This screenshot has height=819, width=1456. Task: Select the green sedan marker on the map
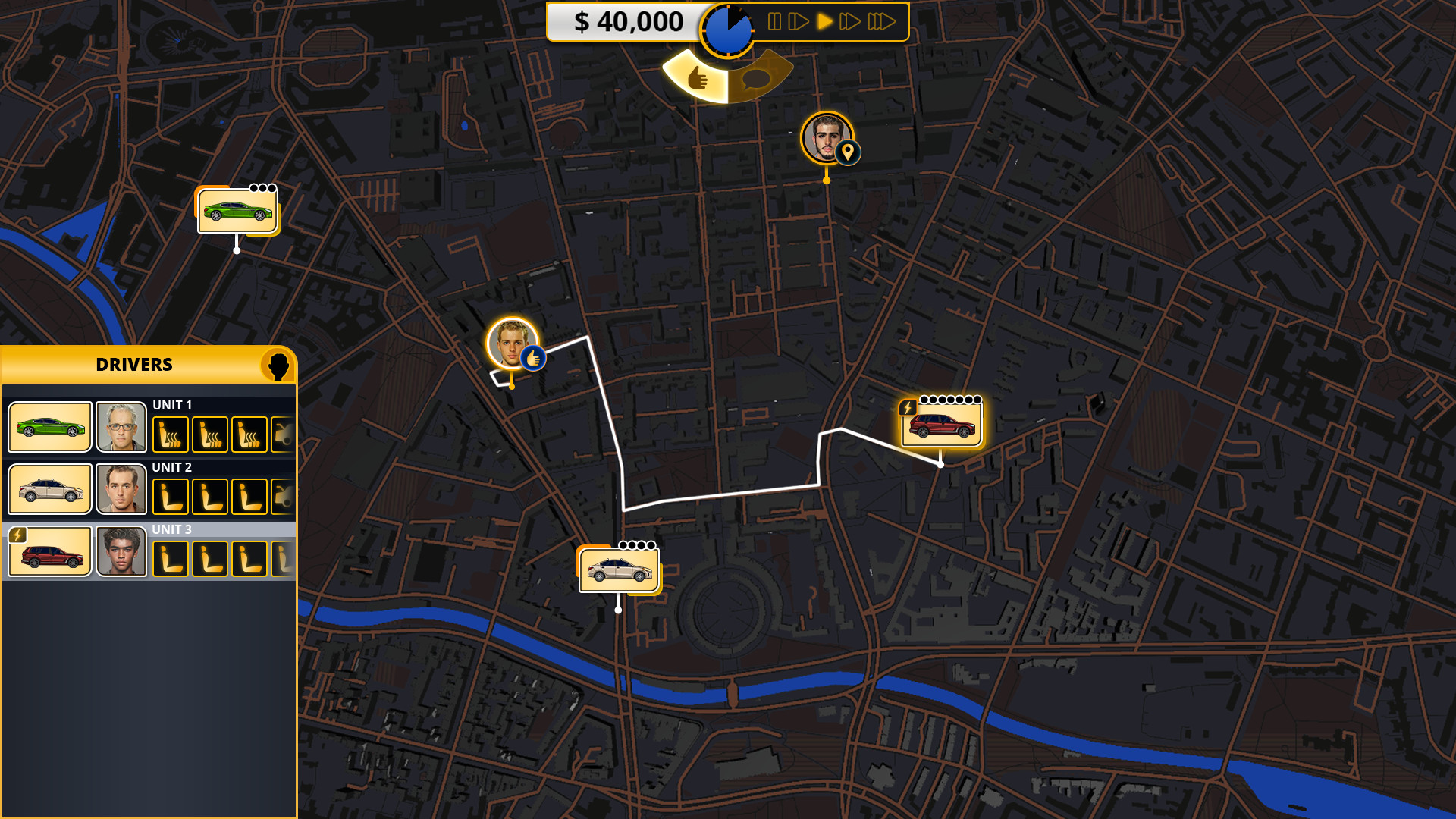(236, 210)
